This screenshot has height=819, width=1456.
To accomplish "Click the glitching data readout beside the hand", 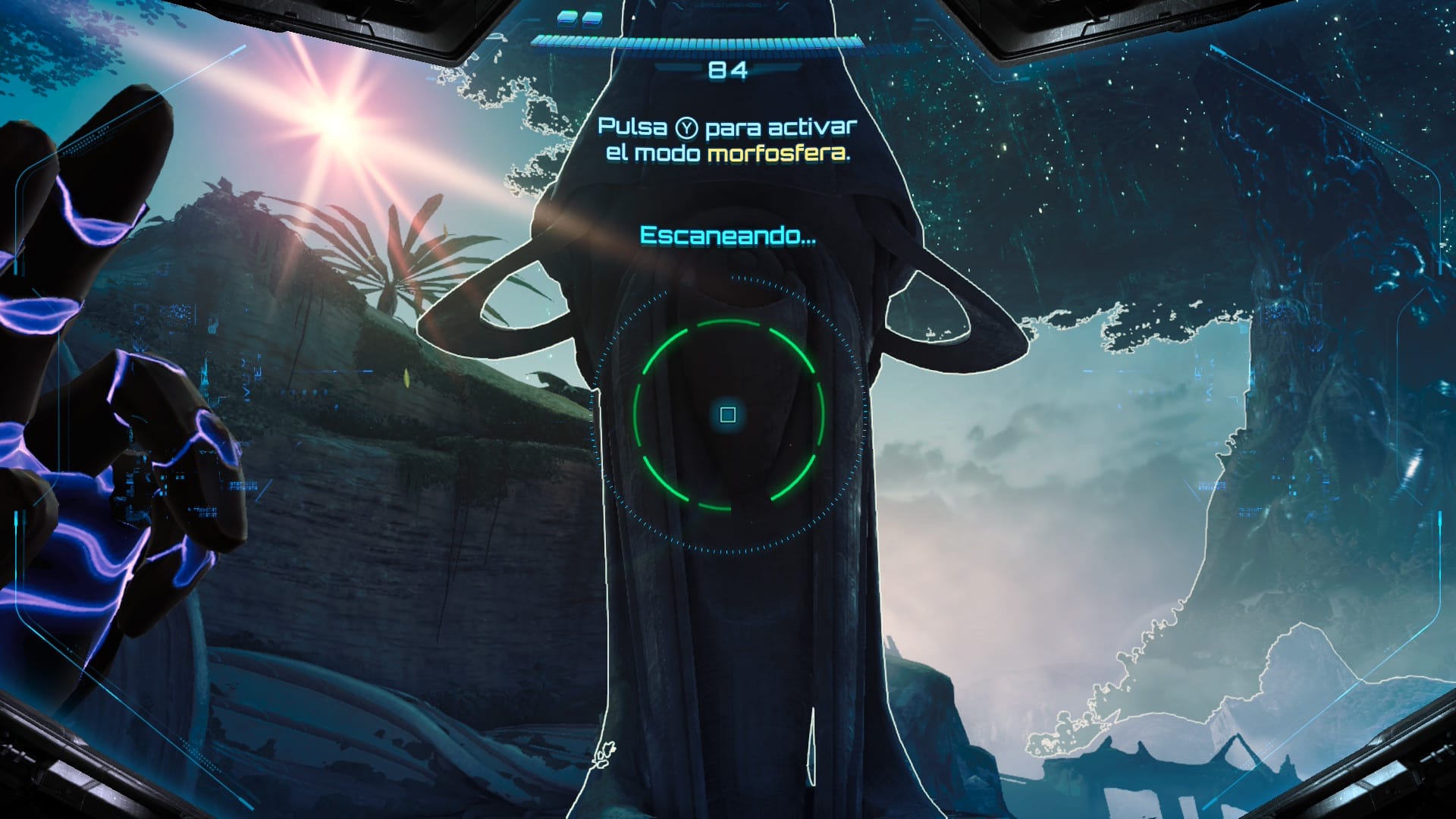I will pyautogui.click(x=243, y=485).
